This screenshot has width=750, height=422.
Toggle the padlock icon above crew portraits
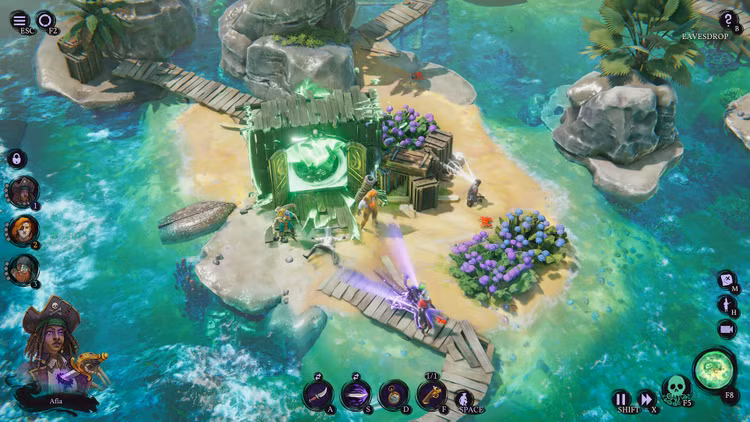[17, 159]
